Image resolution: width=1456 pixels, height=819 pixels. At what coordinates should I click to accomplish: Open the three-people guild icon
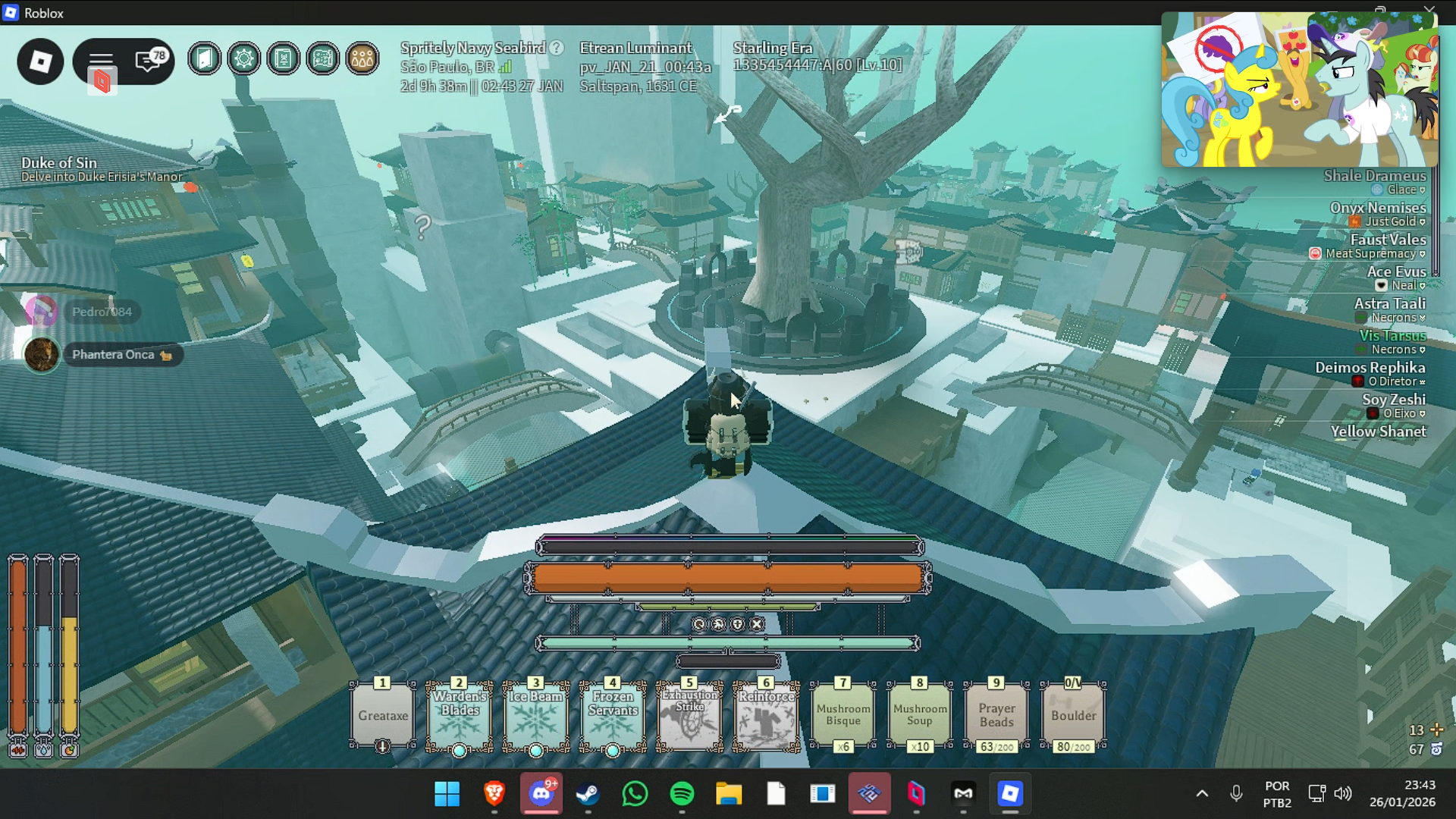362,58
